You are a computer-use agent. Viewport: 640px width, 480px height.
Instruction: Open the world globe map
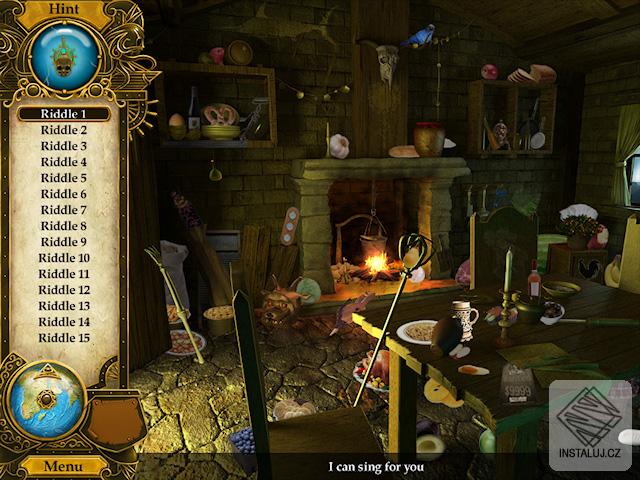click(x=45, y=402)
